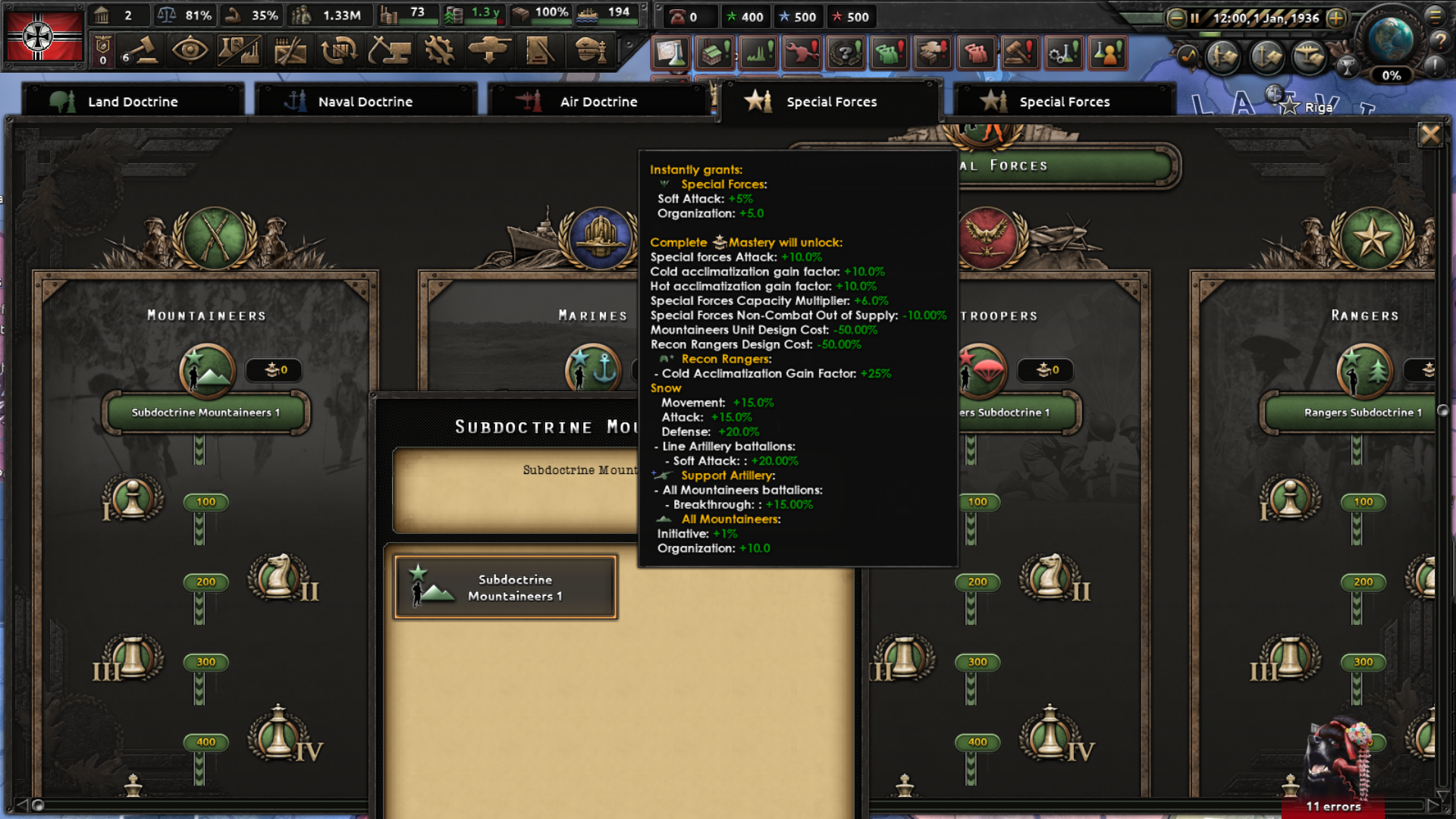This screenshot has height=819, width=1456.
Task: Open the red wrench equipment alert icon
Action: (x=802, y=53)
